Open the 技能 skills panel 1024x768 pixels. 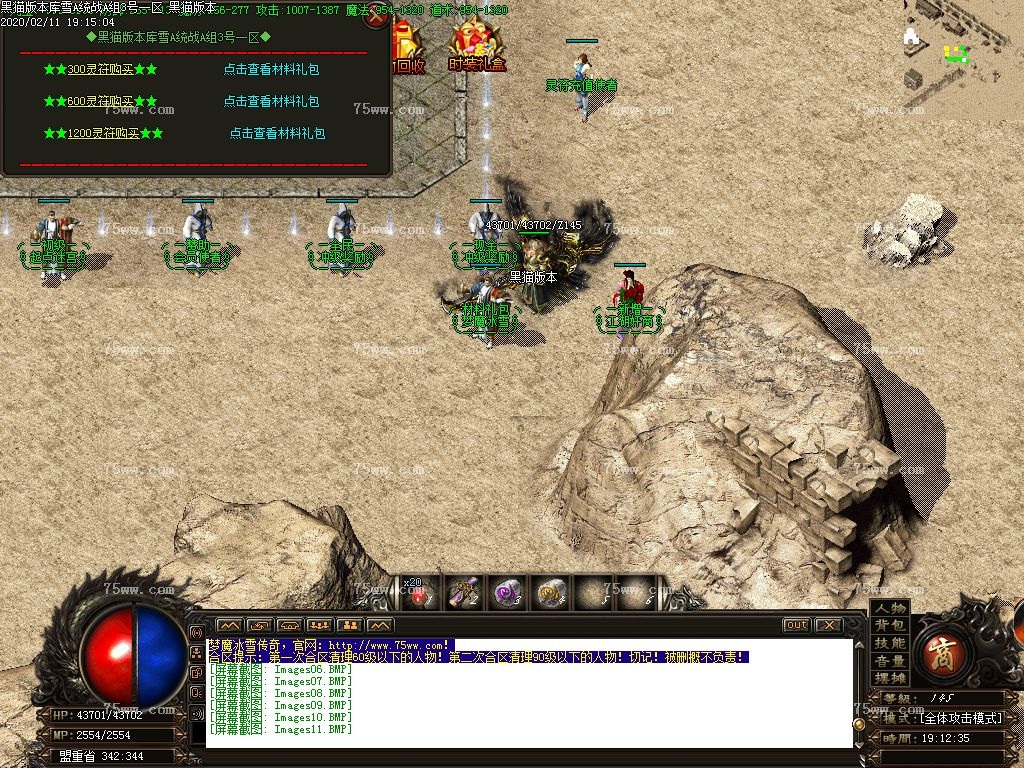point(889,643)
